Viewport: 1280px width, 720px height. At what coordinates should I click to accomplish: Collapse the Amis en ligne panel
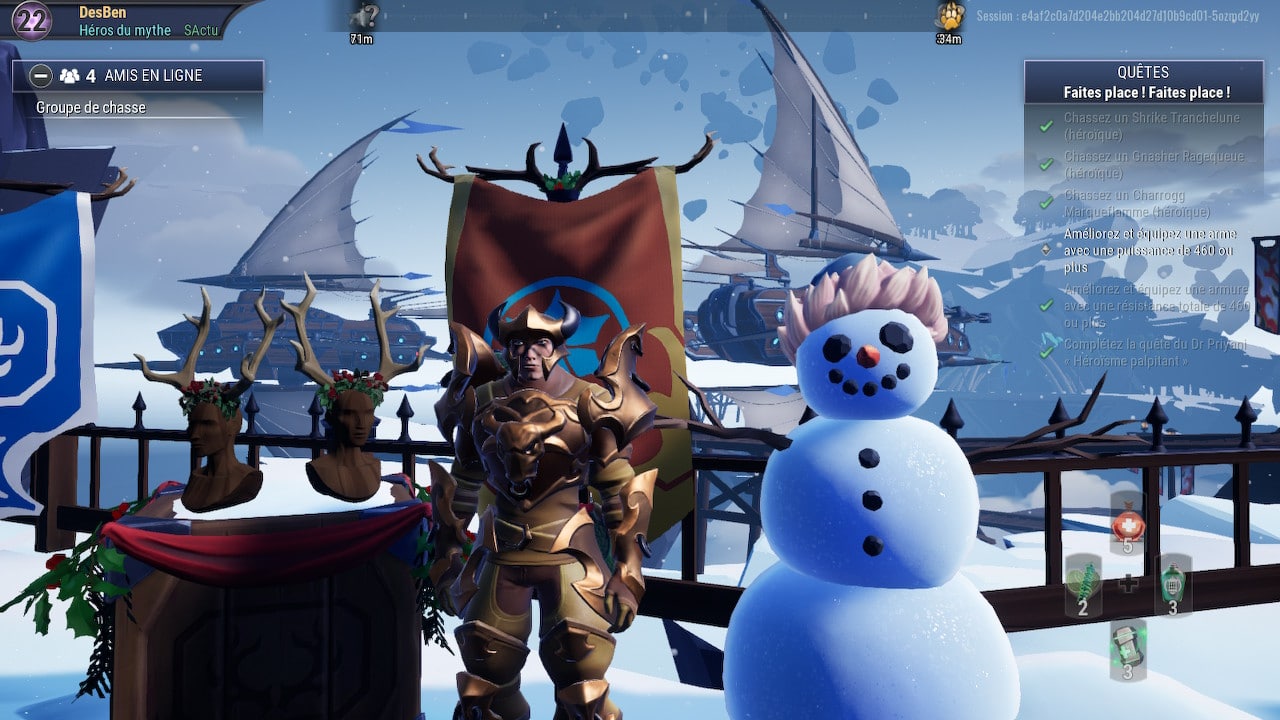pos(41,75)
